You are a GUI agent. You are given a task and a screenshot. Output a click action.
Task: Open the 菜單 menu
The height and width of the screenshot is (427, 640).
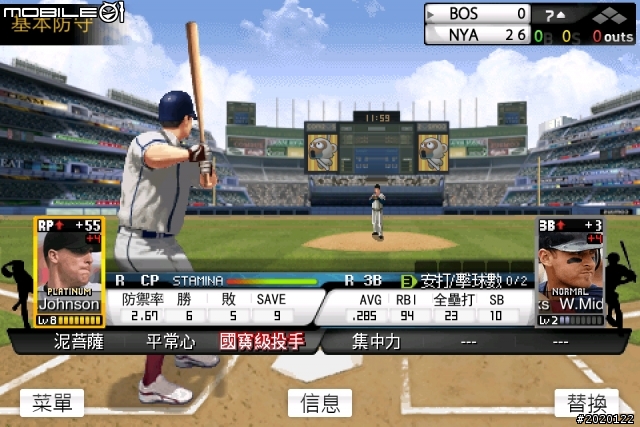pos(52,402)
